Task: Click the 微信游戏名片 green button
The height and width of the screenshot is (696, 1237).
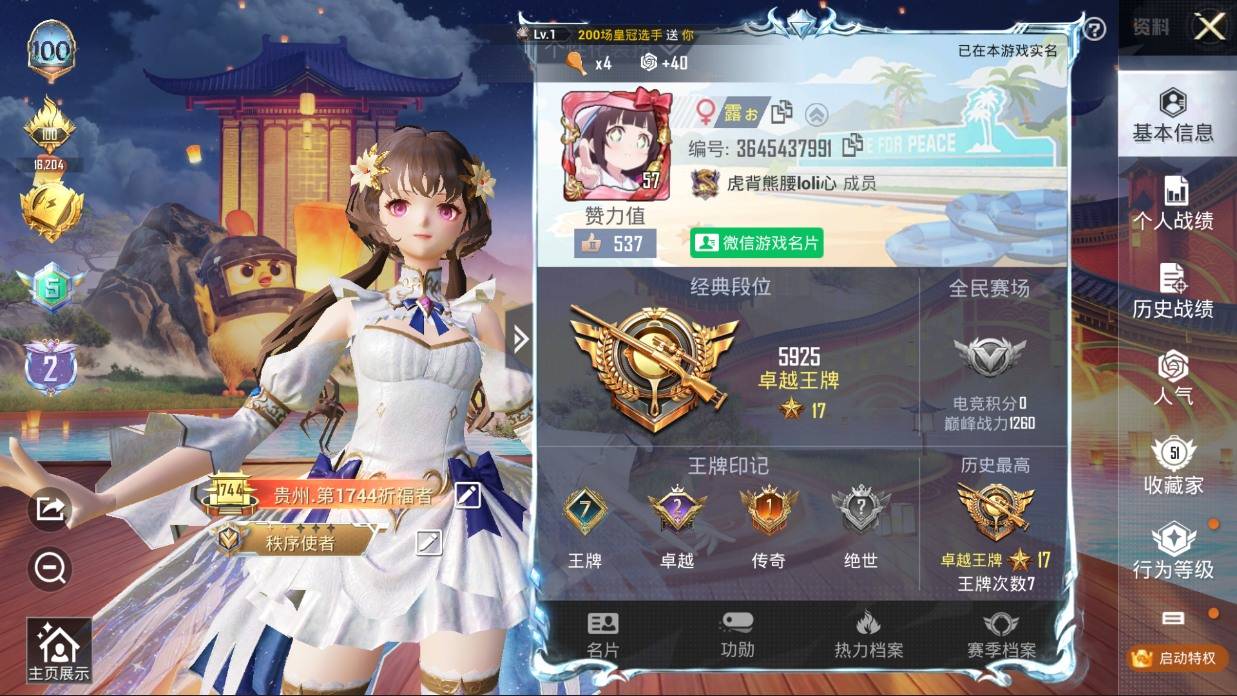Action: [757, 243]
